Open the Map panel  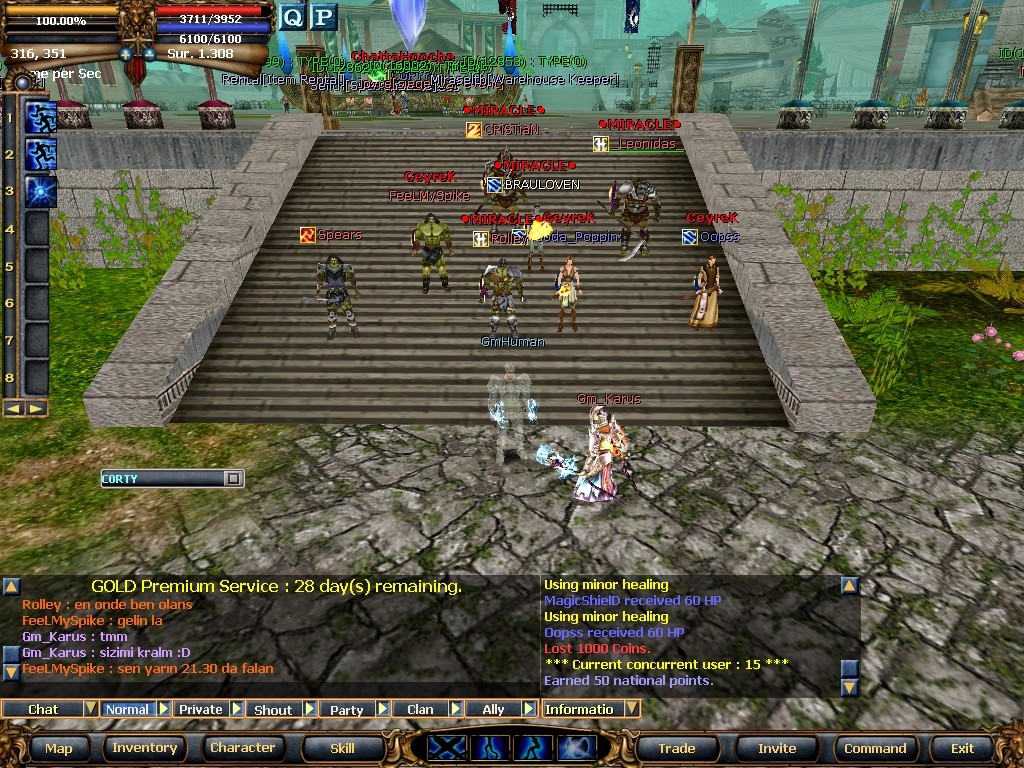tap(58, 748)
